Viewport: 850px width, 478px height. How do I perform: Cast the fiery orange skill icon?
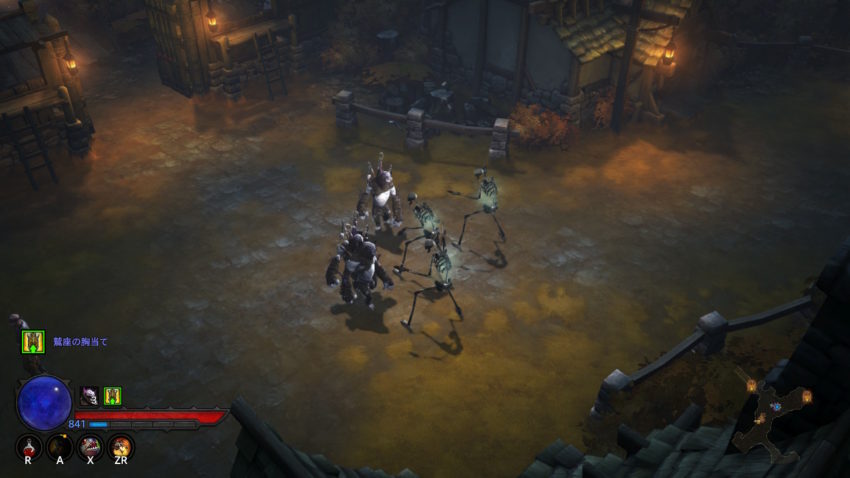tap(121, 445)
